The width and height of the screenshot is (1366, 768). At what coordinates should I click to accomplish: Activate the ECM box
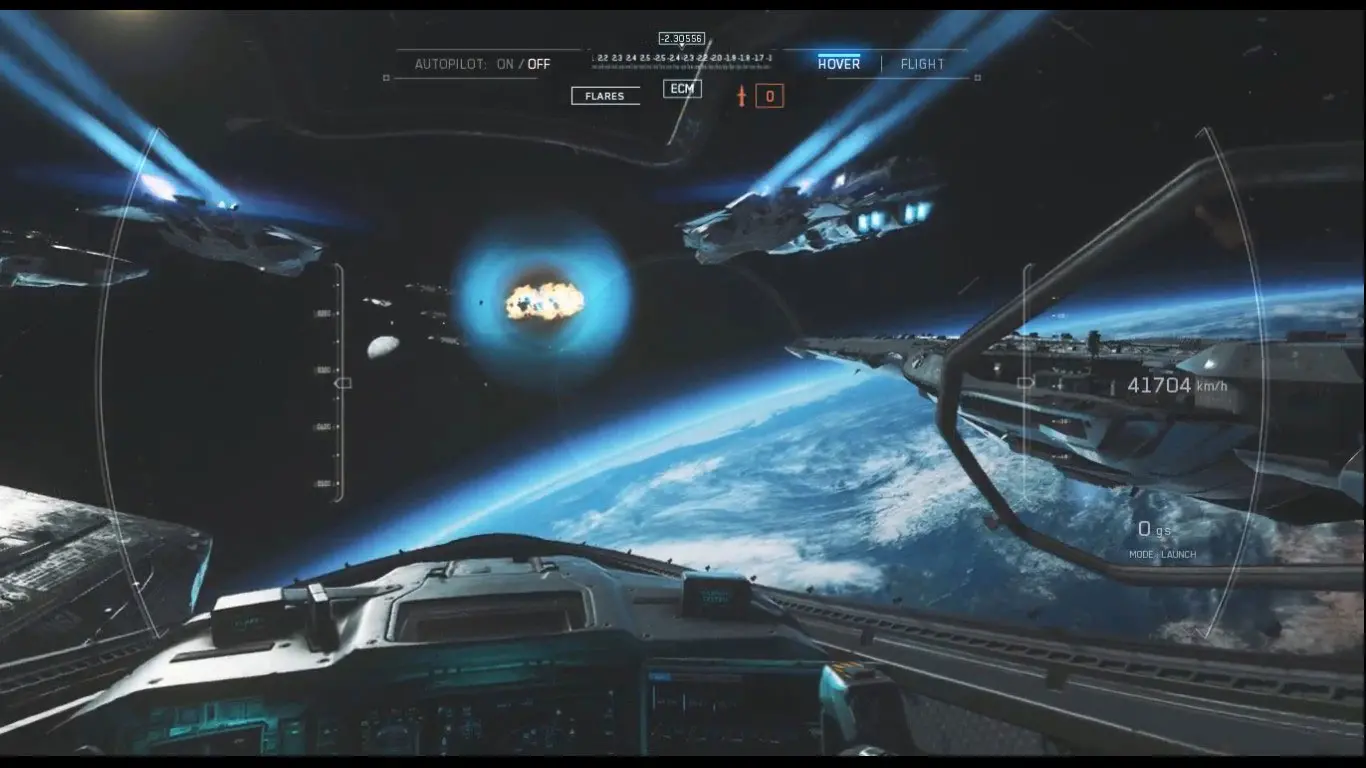point(682,89)
